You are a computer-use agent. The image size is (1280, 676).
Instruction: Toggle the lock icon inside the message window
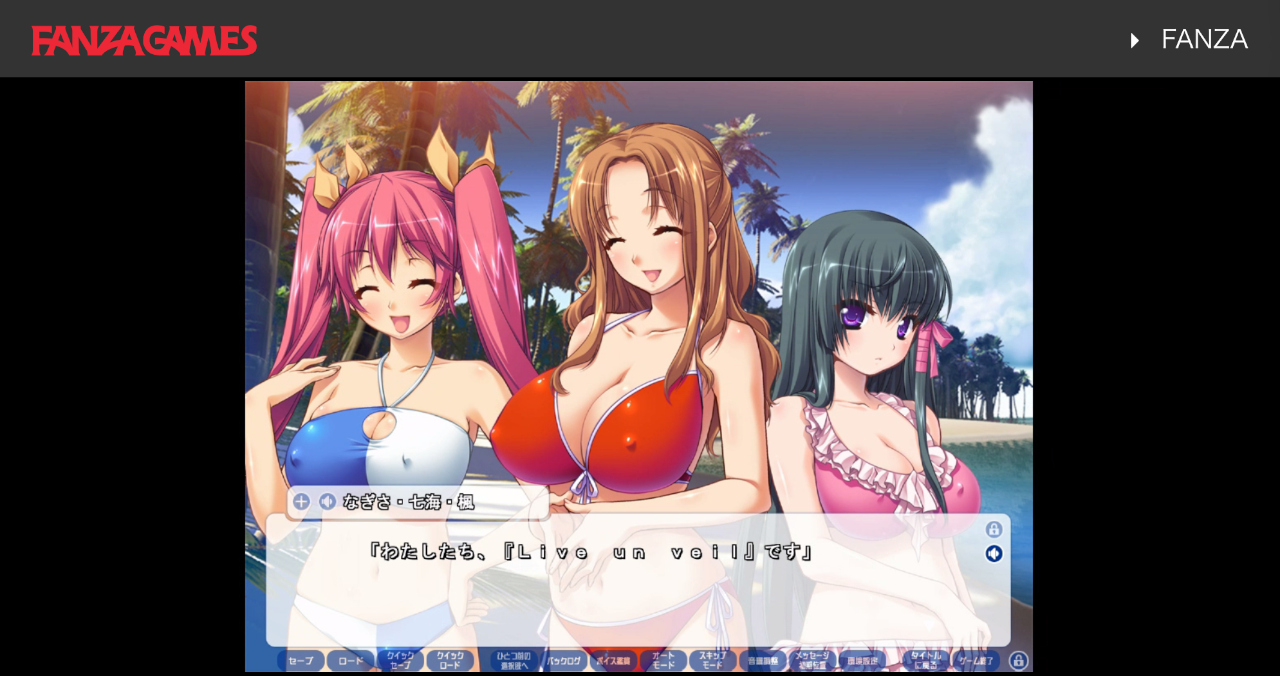point(993,530)
